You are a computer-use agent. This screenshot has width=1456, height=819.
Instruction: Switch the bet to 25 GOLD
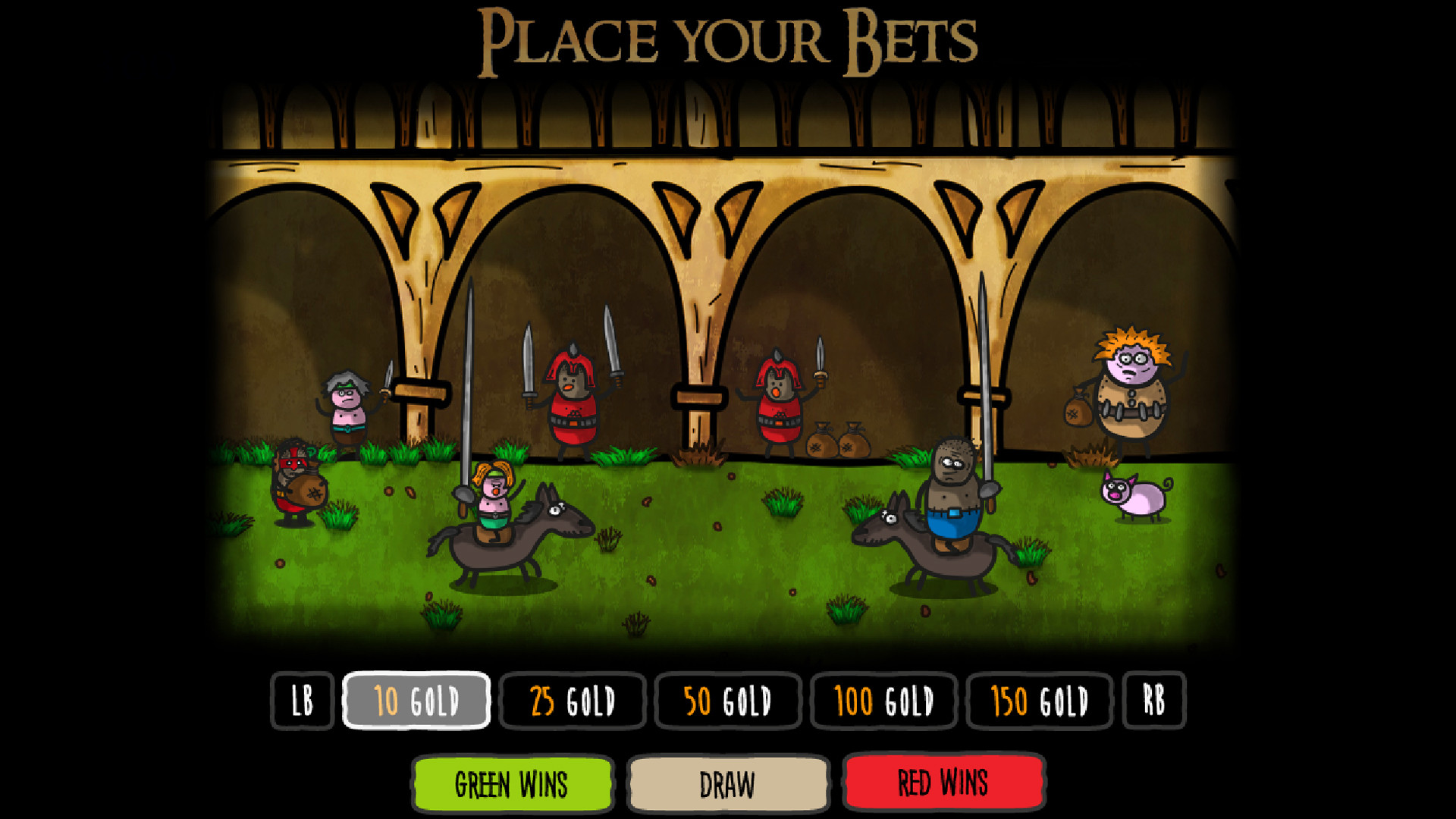tap(573, 701)
